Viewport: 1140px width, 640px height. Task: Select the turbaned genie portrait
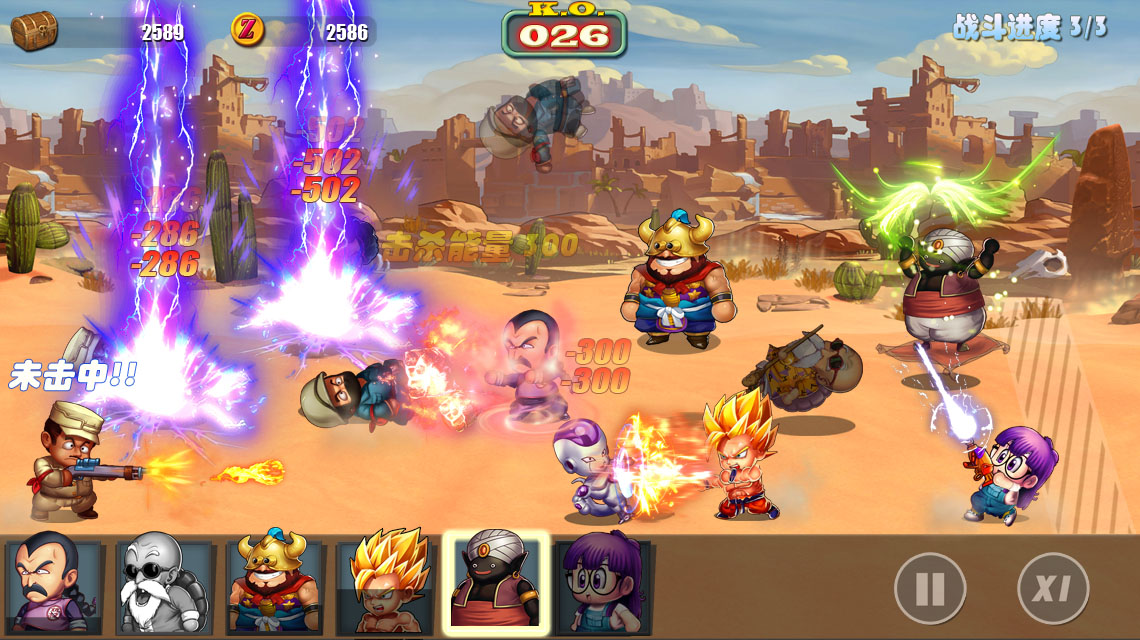click(496, 584)
